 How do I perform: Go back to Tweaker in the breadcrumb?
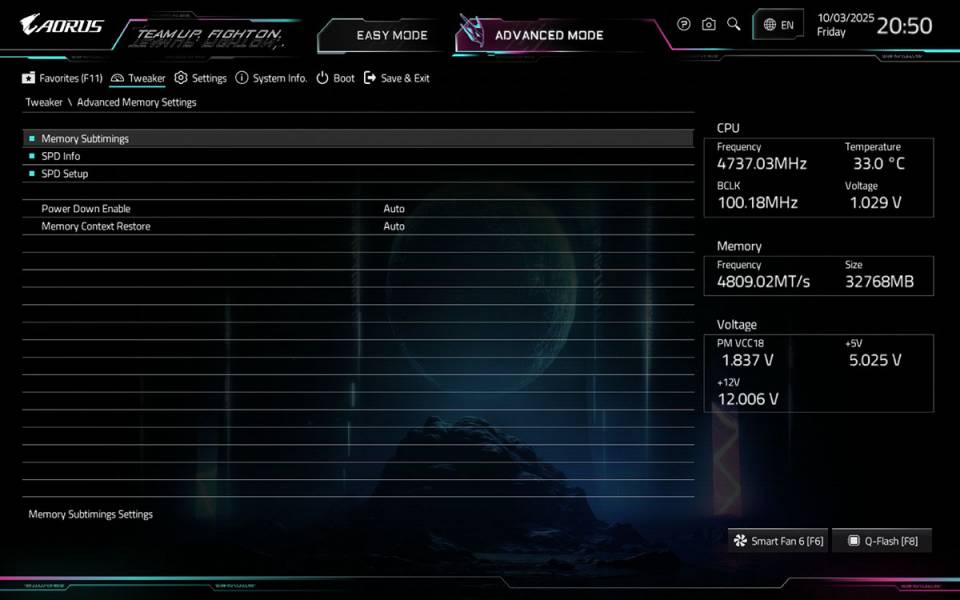point(44,102)
